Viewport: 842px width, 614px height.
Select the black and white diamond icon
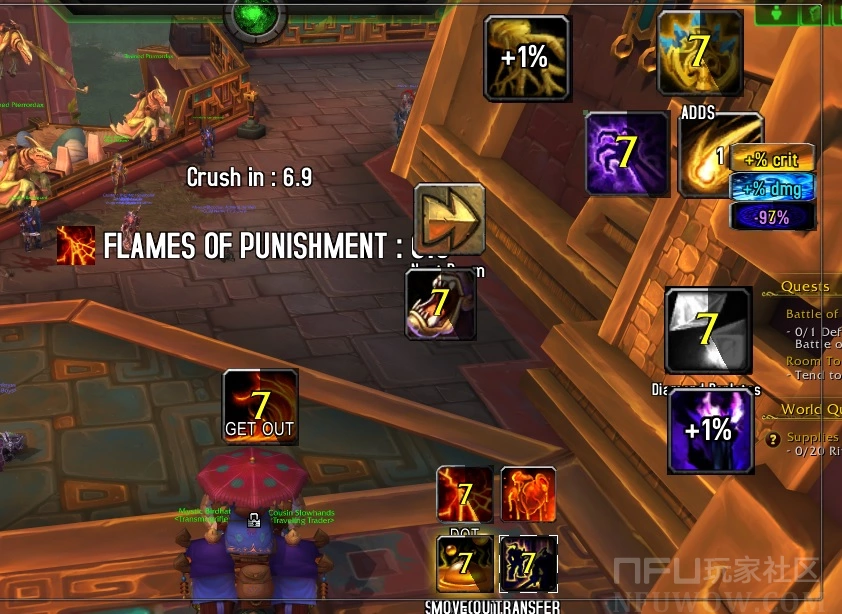point(708,330)
